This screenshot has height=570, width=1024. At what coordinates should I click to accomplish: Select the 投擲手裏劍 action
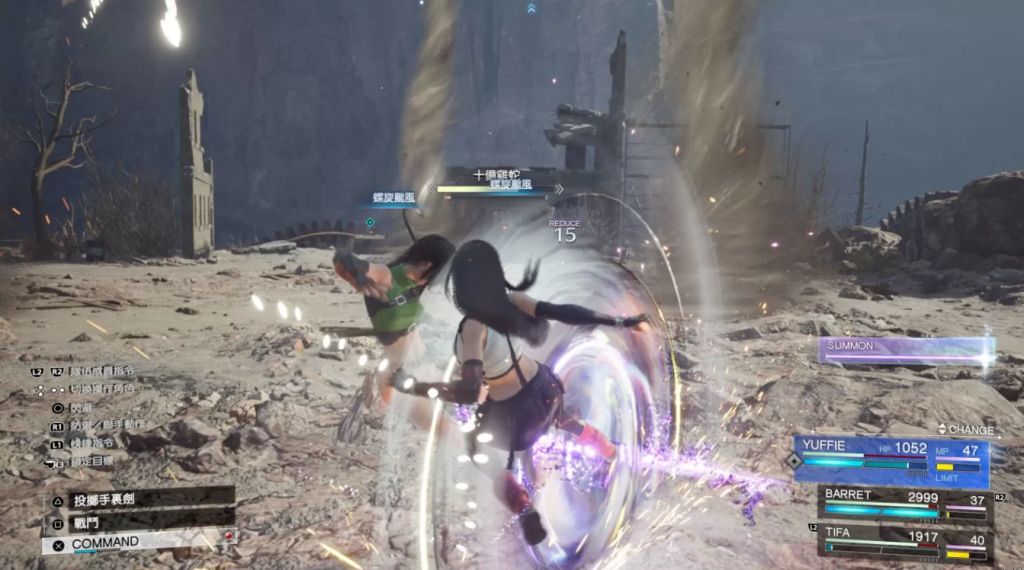[140, 498]
